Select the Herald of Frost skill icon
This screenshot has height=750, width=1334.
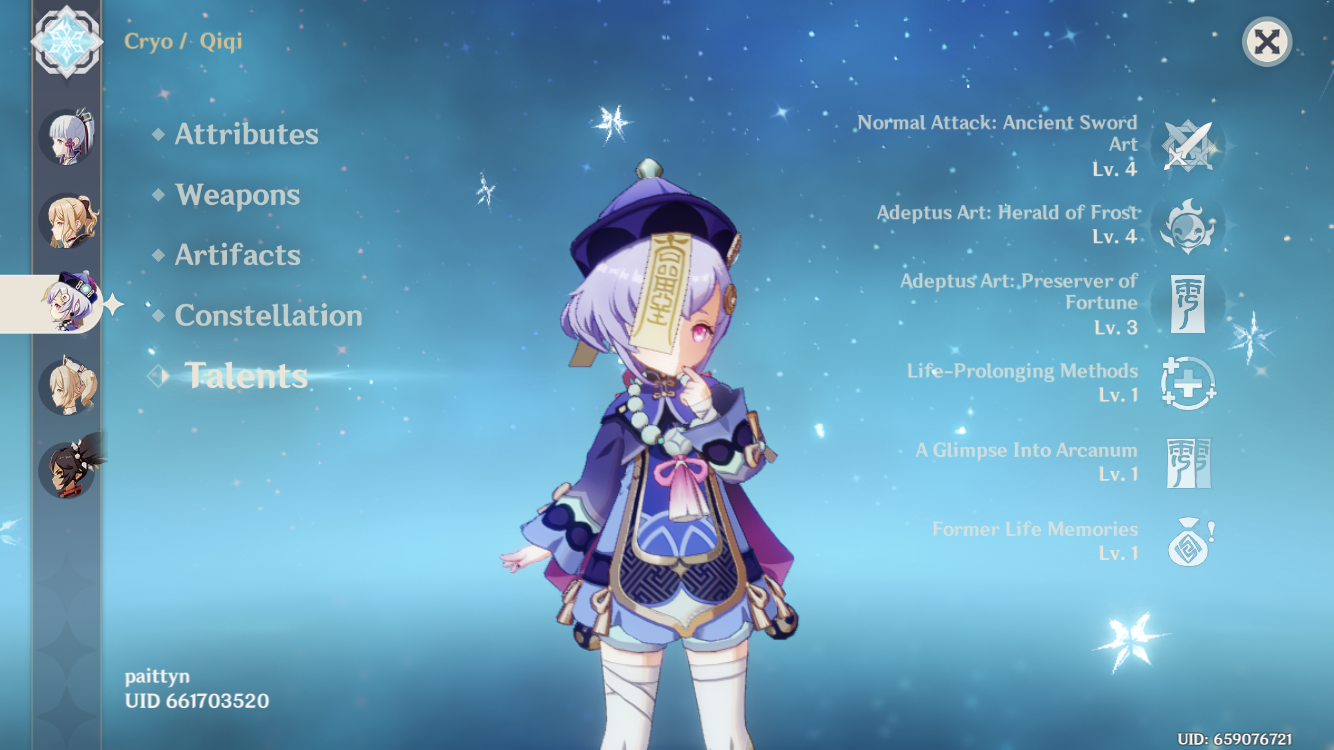tap(1189, 226)
